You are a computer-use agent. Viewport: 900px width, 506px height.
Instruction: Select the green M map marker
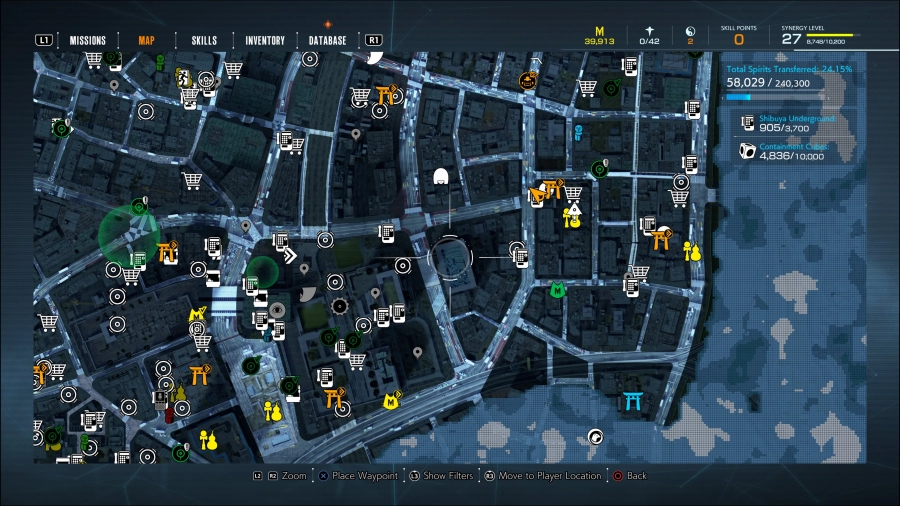click(558, 290)
